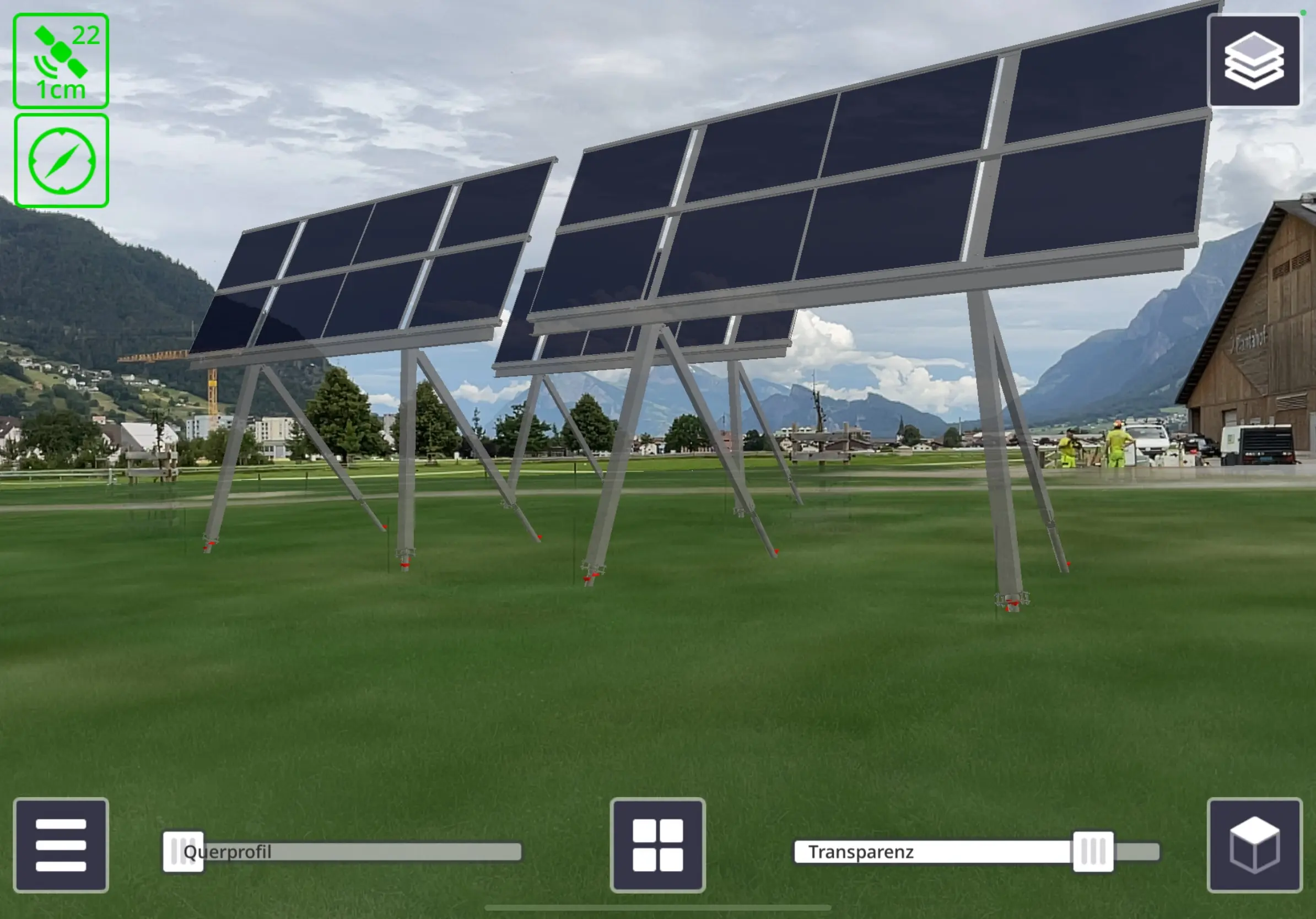1316x919 pixels.
Task: Enable the Querprofil cross-section view
Action: [226, 852]
